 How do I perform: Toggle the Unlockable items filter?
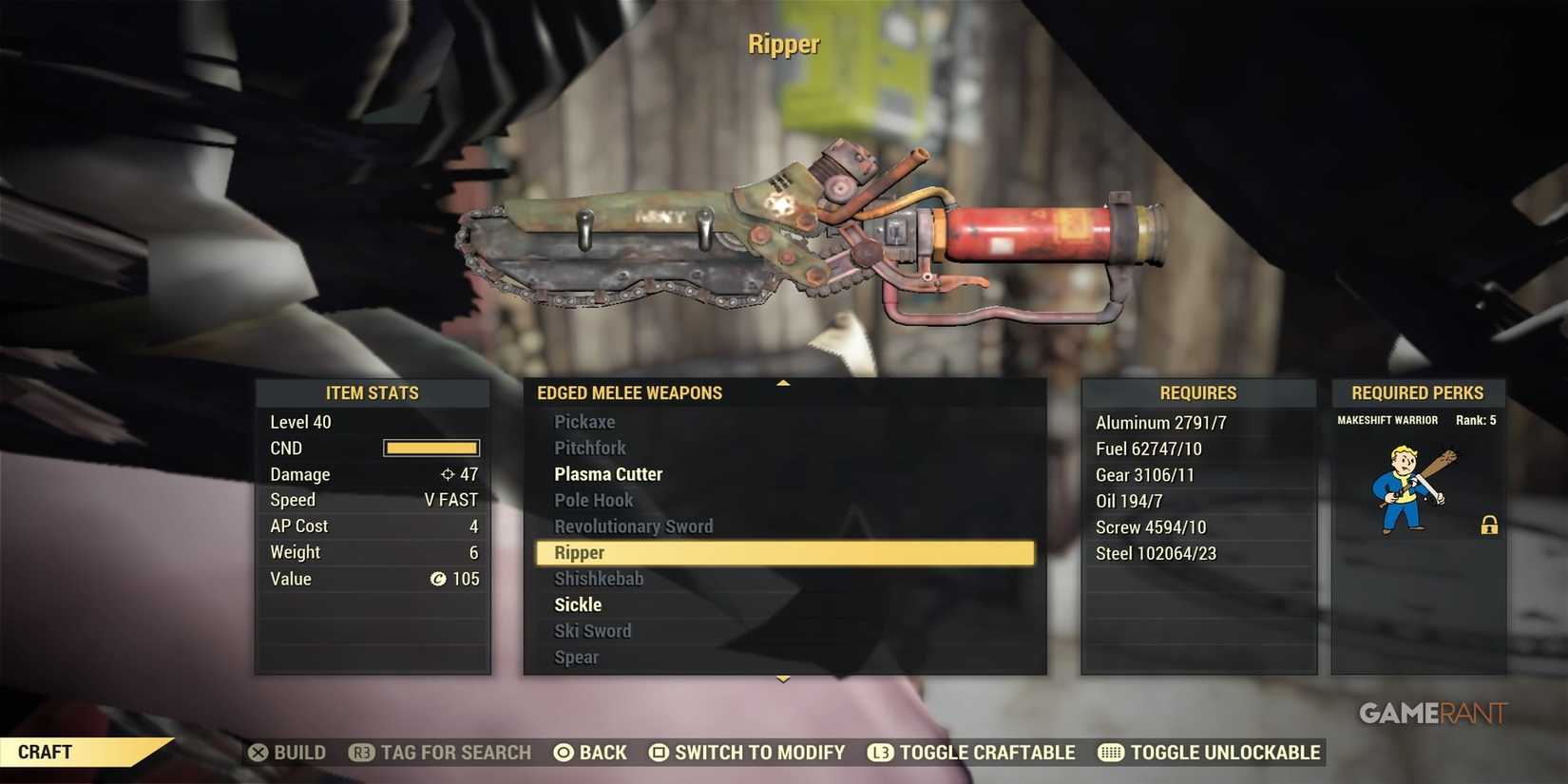tap(1219, 752)
